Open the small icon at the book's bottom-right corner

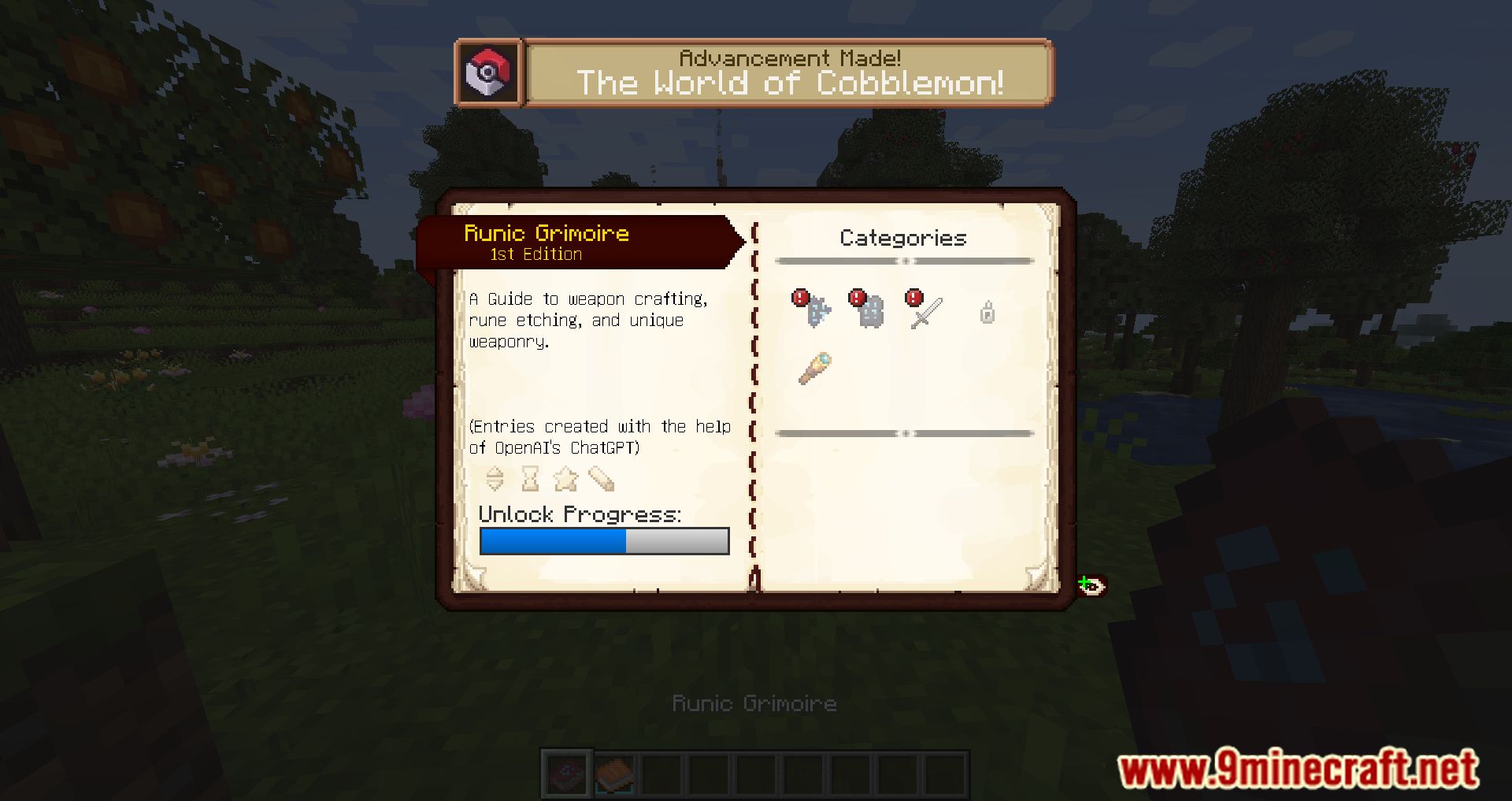click(1093, 584)
